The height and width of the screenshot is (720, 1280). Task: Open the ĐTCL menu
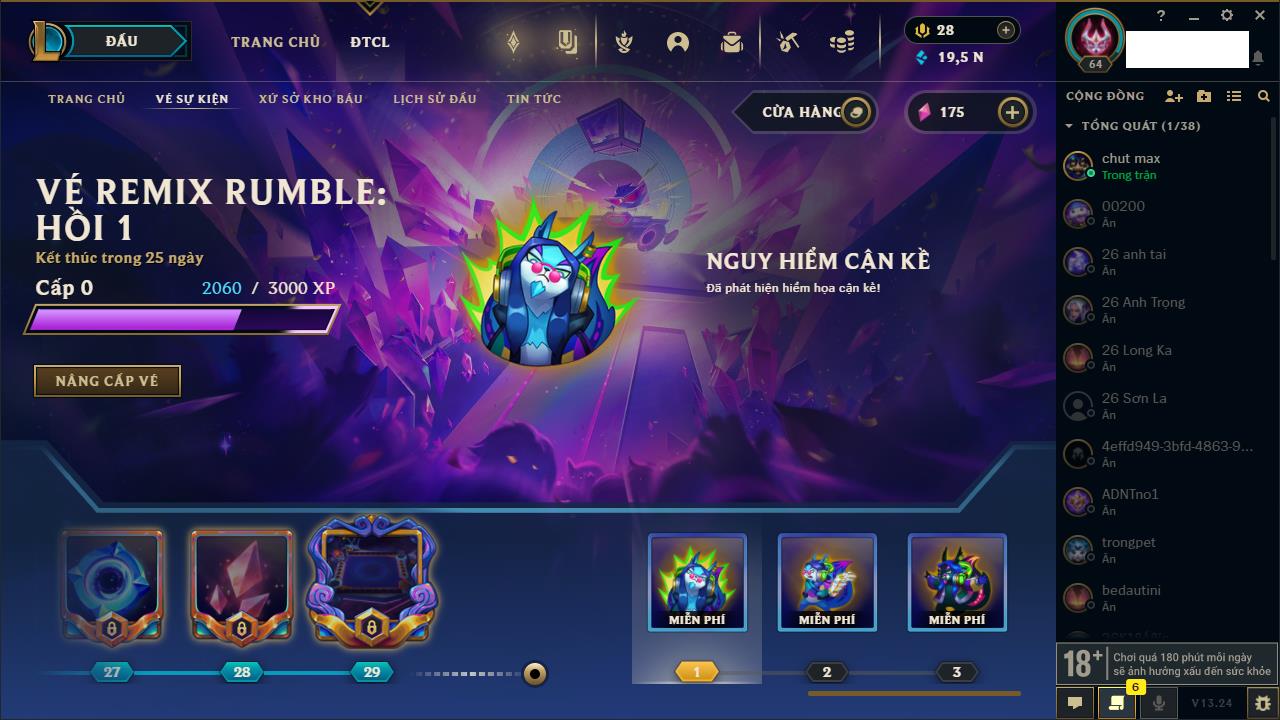point(370,42)
